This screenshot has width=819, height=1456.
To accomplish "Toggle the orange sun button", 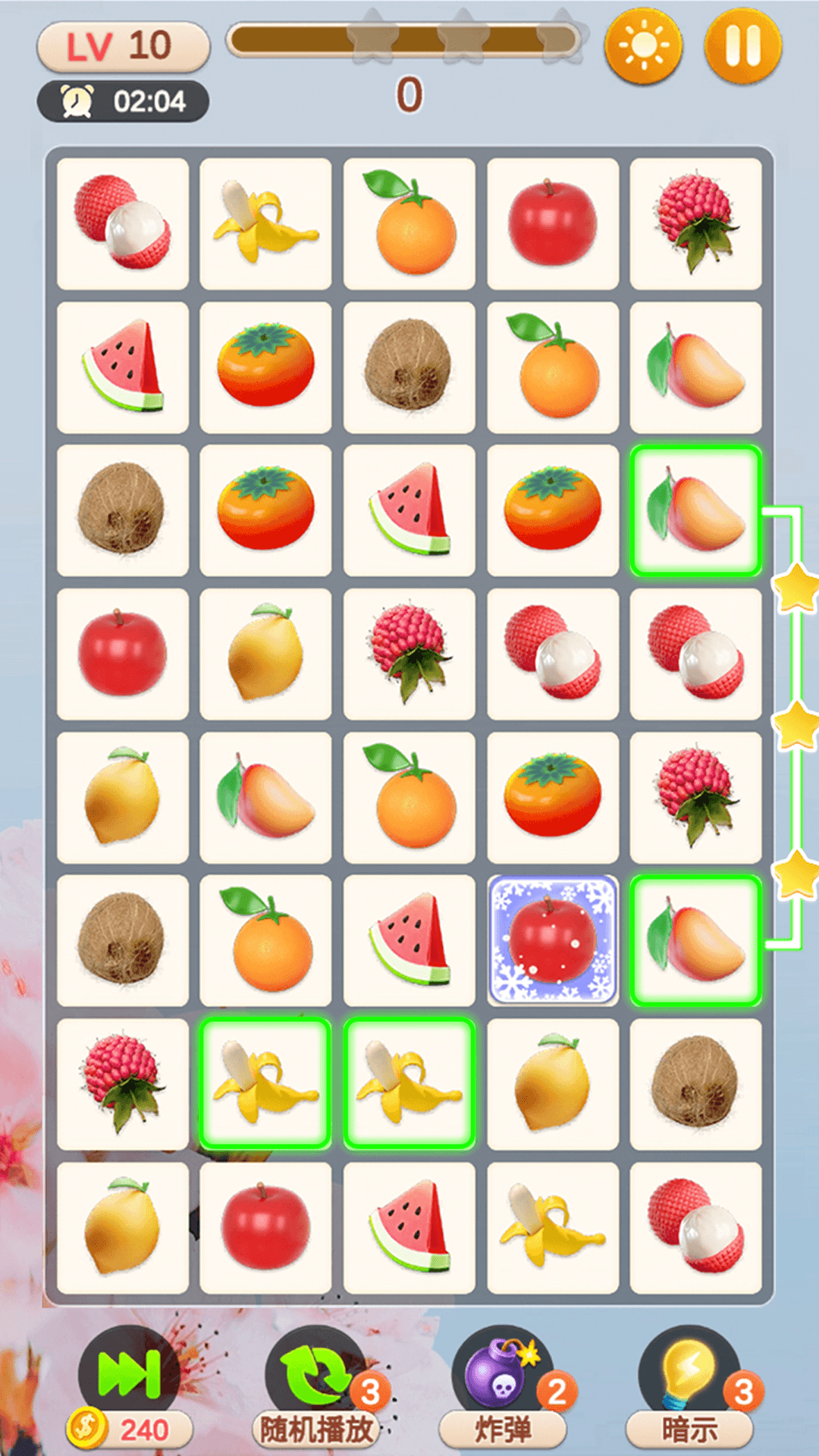I will coord(643,46).
